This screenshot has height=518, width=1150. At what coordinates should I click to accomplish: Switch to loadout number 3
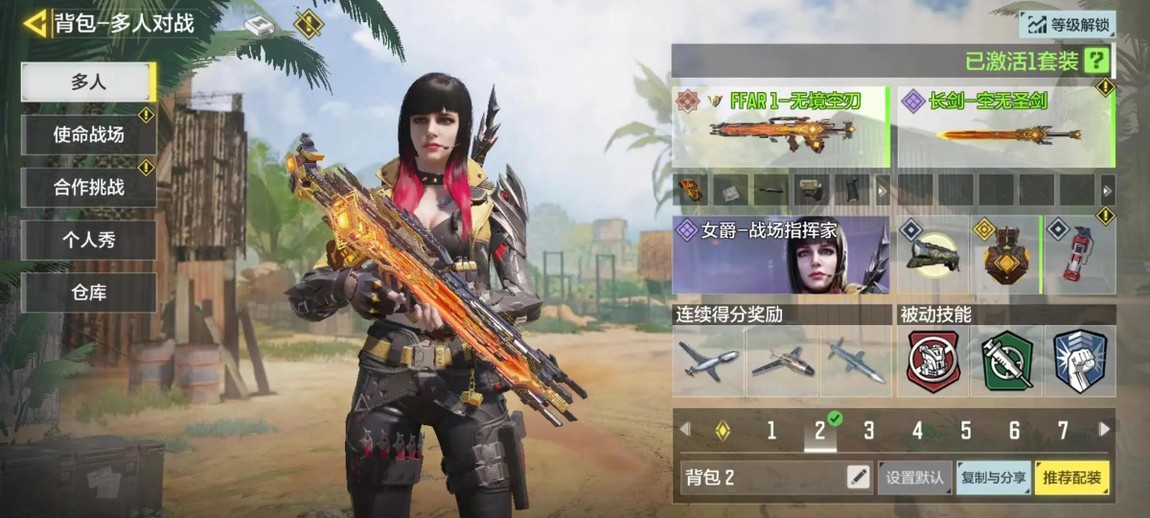click(x=868, y=431)
